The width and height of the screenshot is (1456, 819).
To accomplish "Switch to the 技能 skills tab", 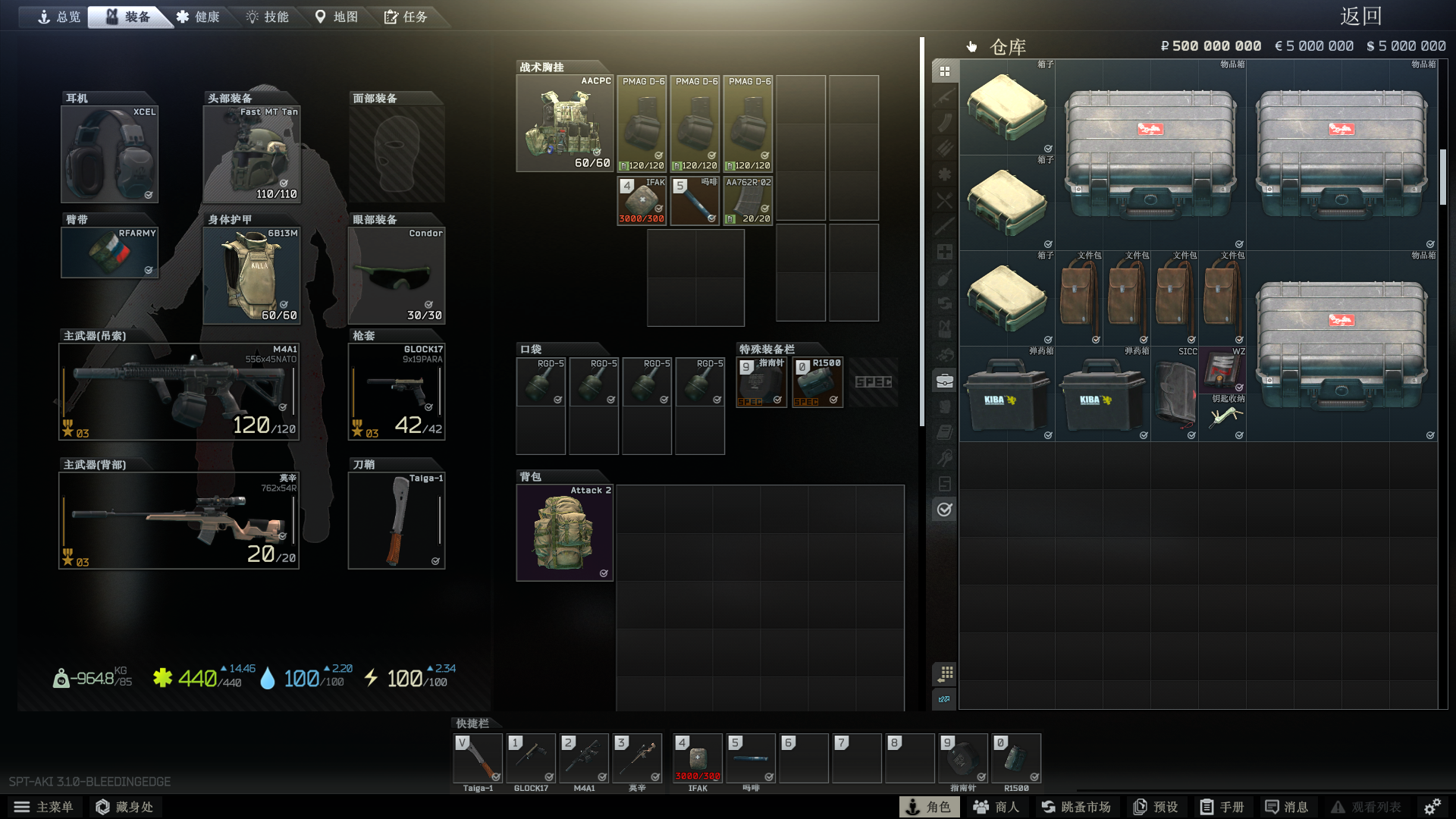I will point(267,17).
